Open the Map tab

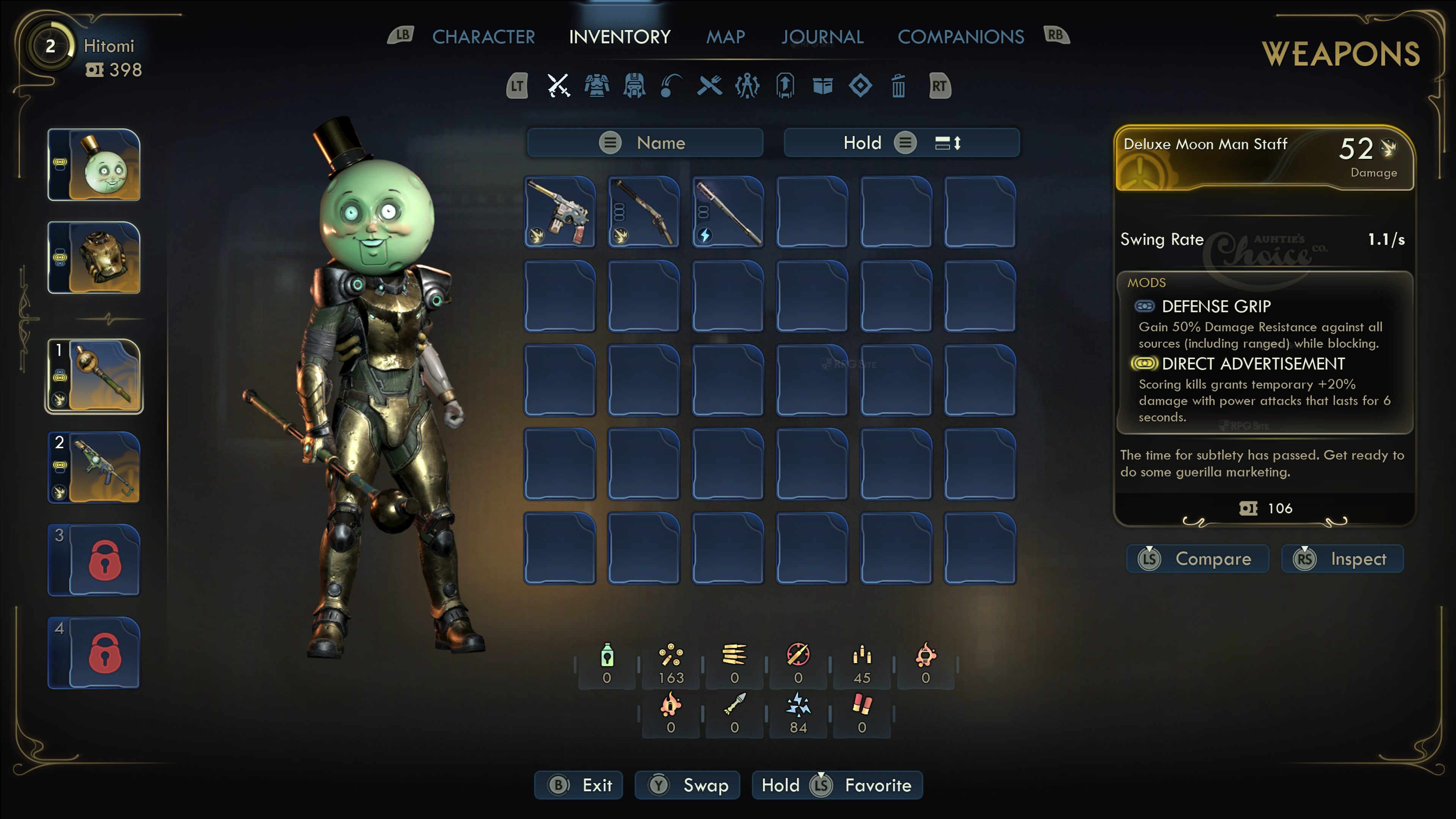pos(726,37)
